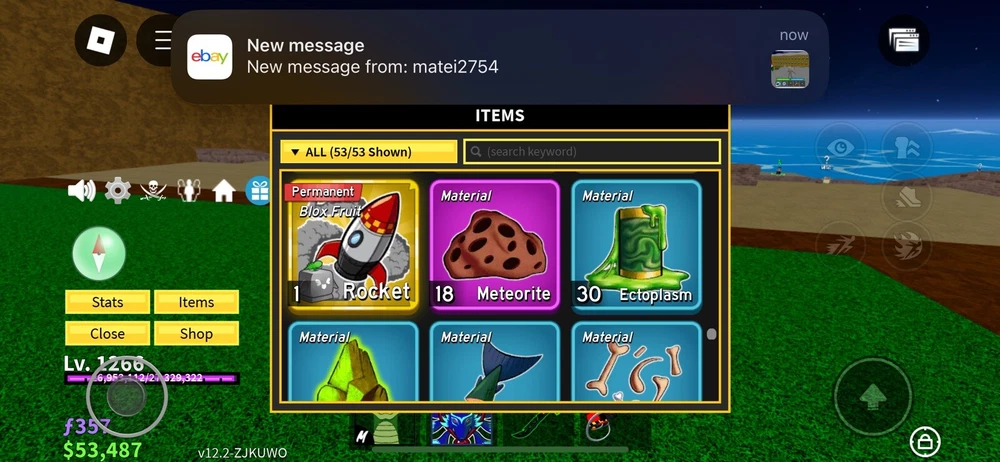Image resolution: width=1000 pixels, height=462 pixels.
Task: Activate the eye observation ability button
Action: tap(842, 148)
